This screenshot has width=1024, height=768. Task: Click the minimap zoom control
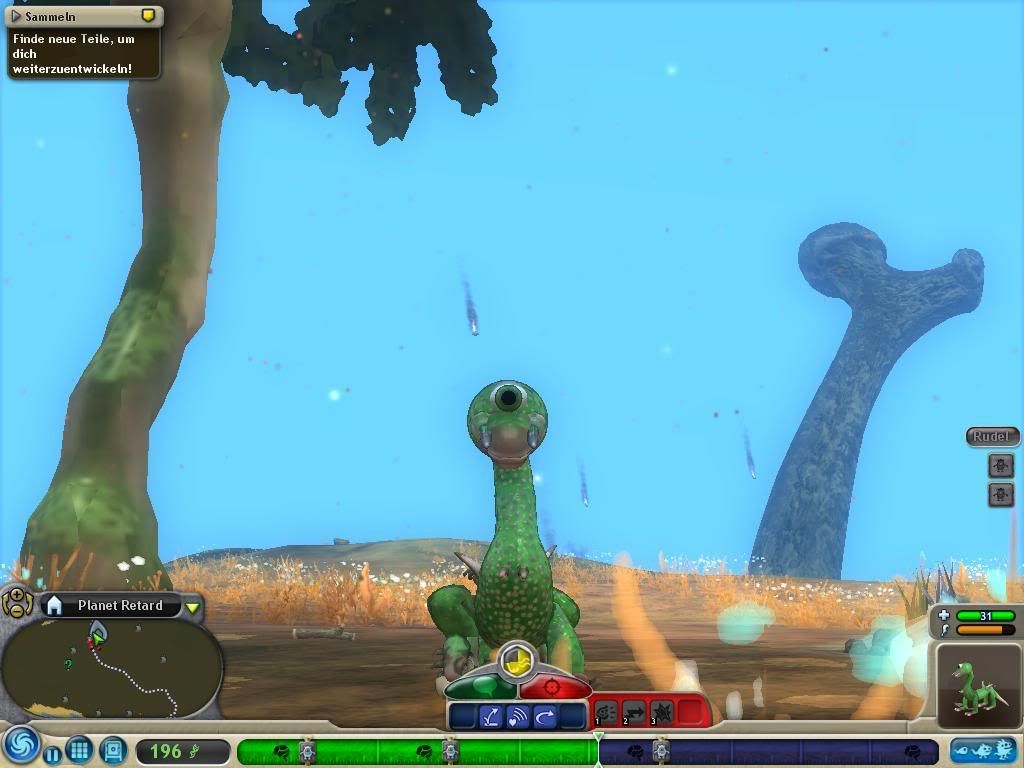17,602
